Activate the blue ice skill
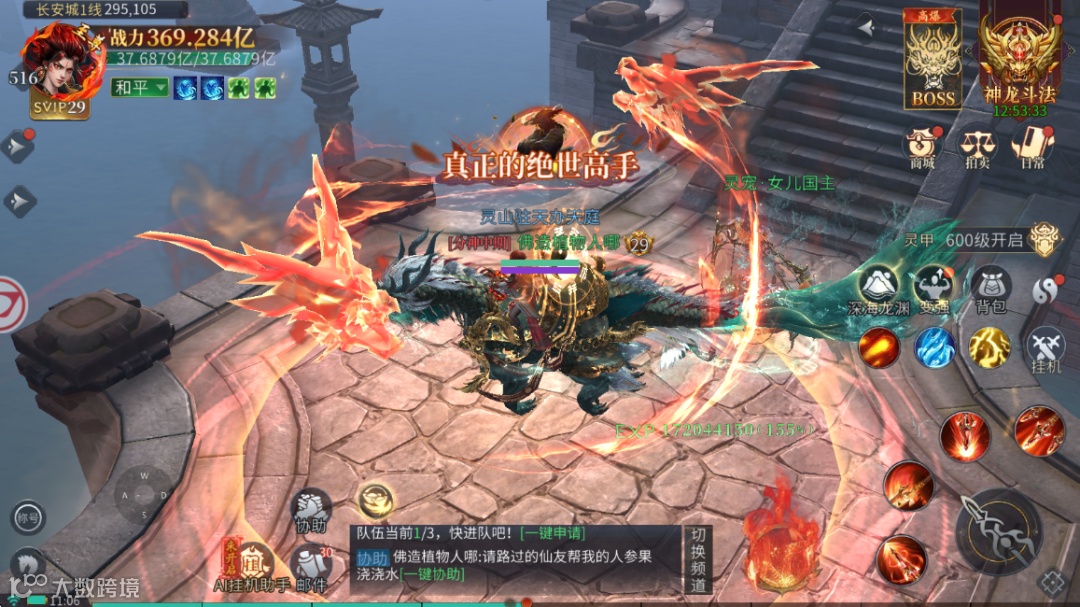The width and height of the screenshot is (1080, 607). (x=935, y=347)
